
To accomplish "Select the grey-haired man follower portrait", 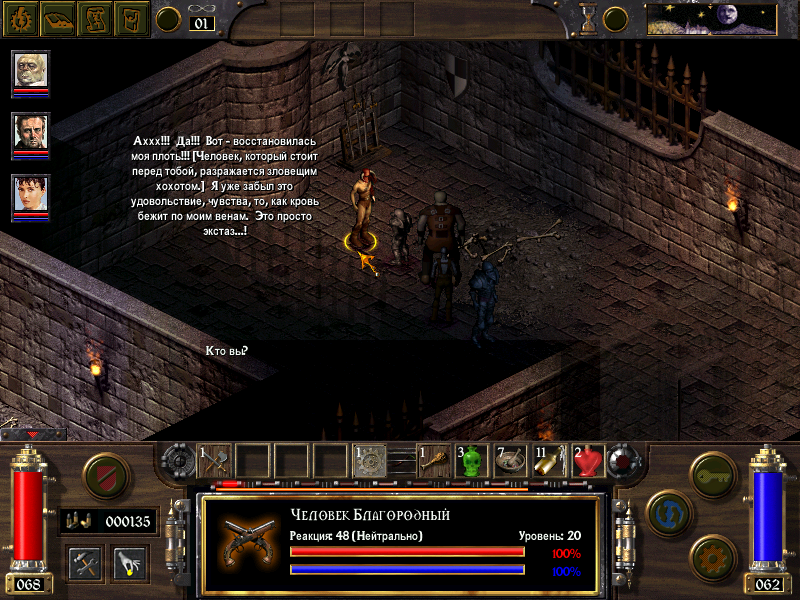I will tap(31, 133).
